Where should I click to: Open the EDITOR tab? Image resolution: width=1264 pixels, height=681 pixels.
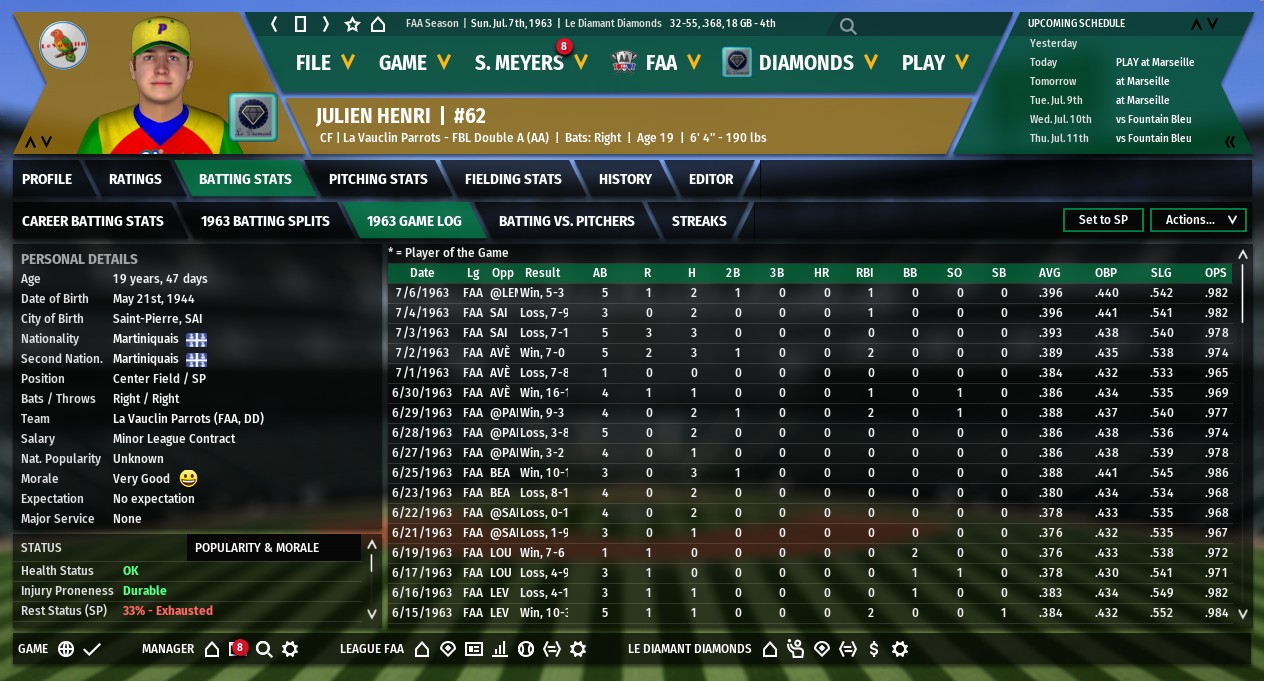(711, 179)
